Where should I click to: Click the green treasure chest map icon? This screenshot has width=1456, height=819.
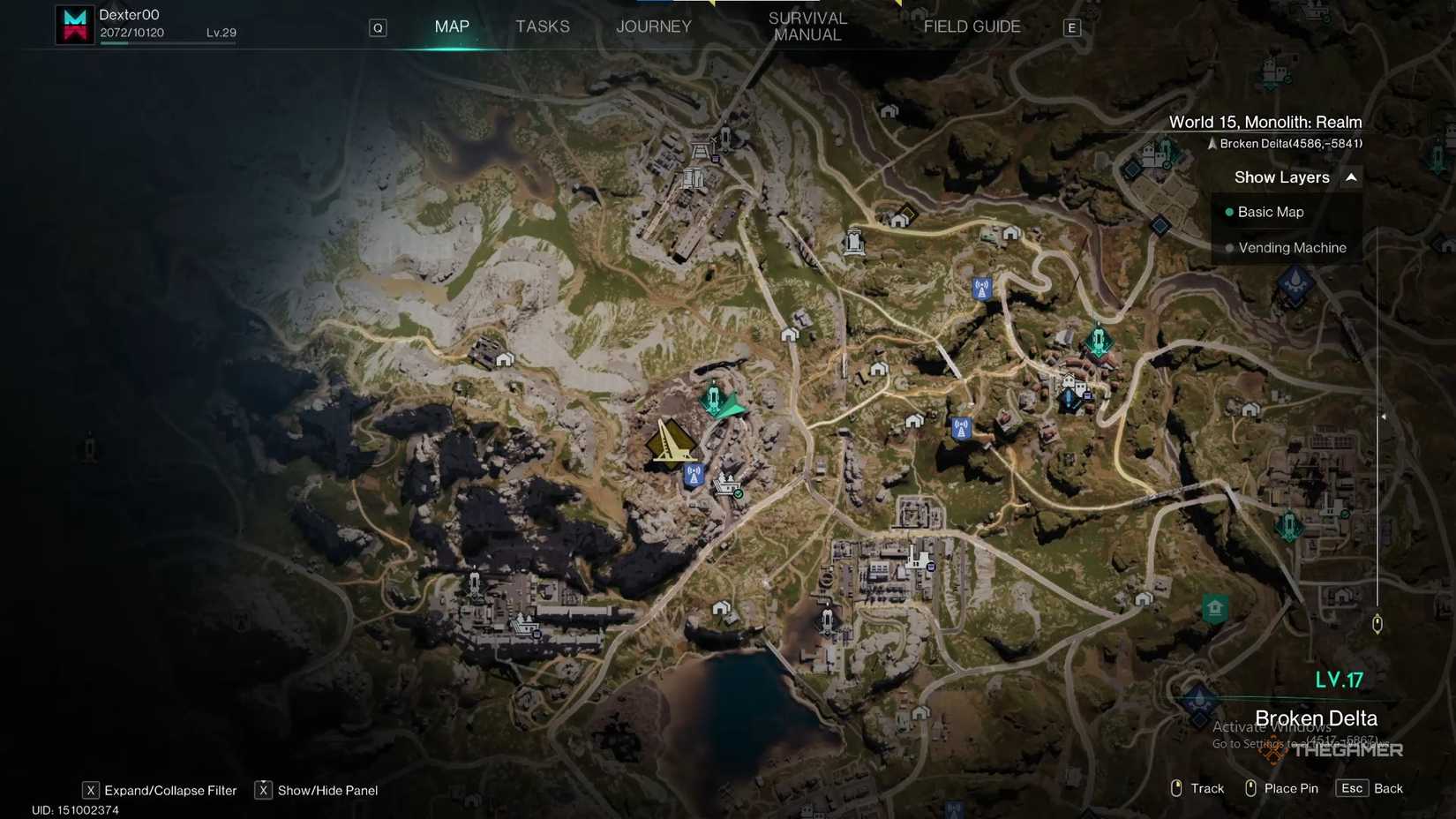(1215, 608)
